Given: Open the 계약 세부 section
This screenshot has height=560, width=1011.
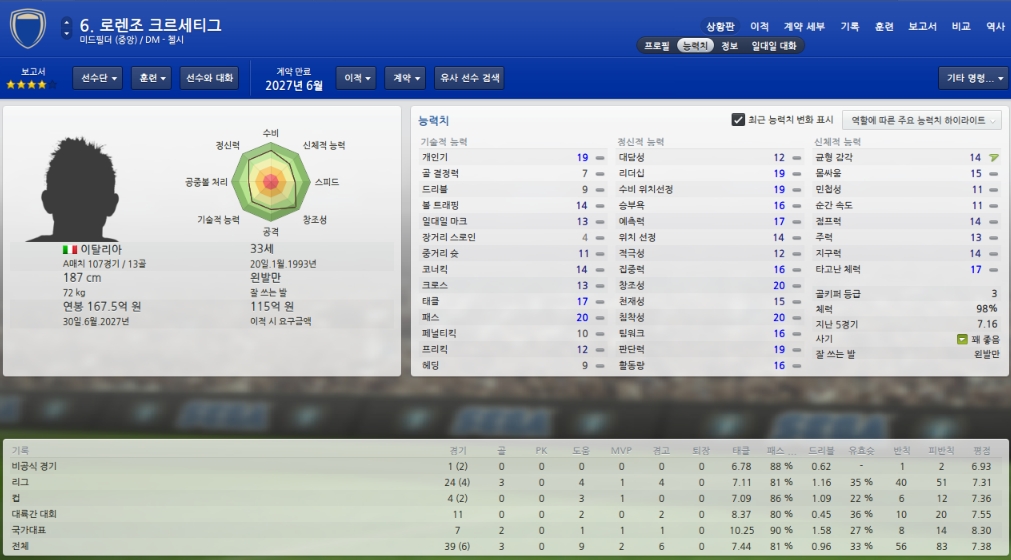Looking at the screenshot, I should coord(803,26).
